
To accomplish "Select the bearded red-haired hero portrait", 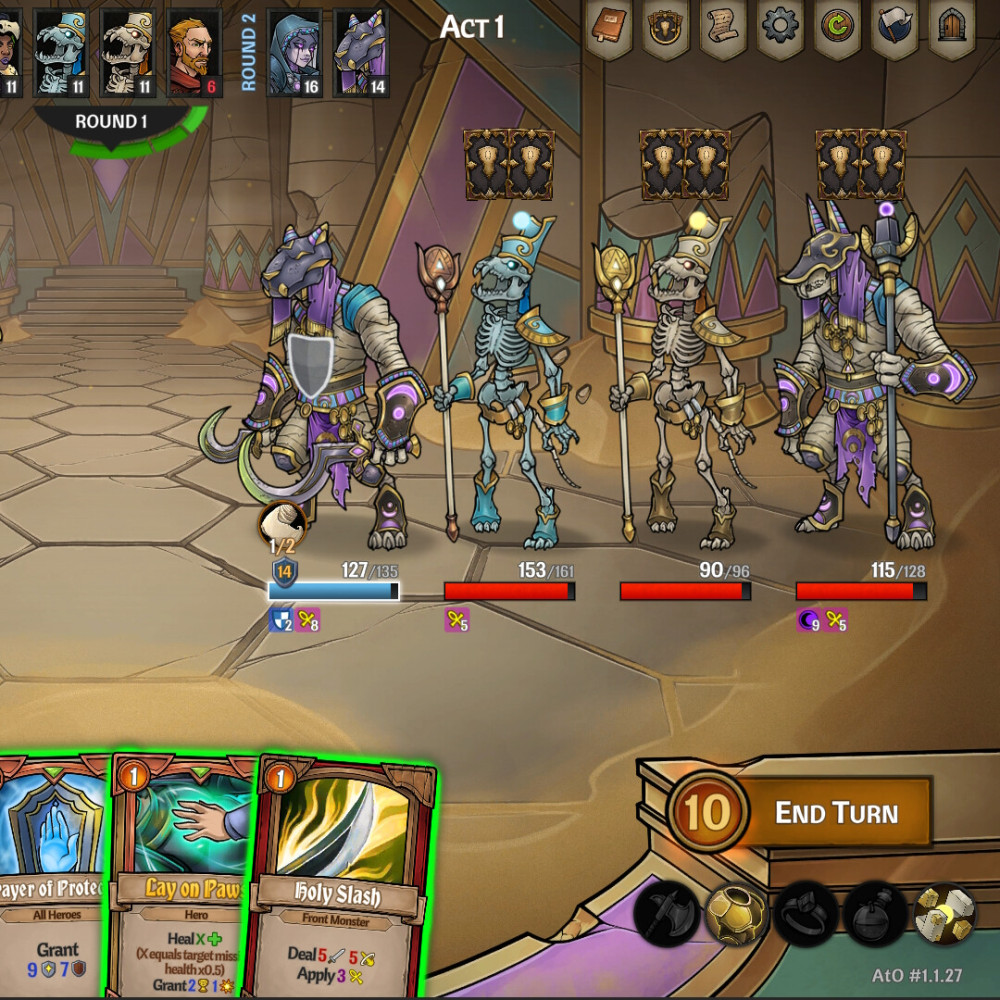I will [x=194, y=50].
